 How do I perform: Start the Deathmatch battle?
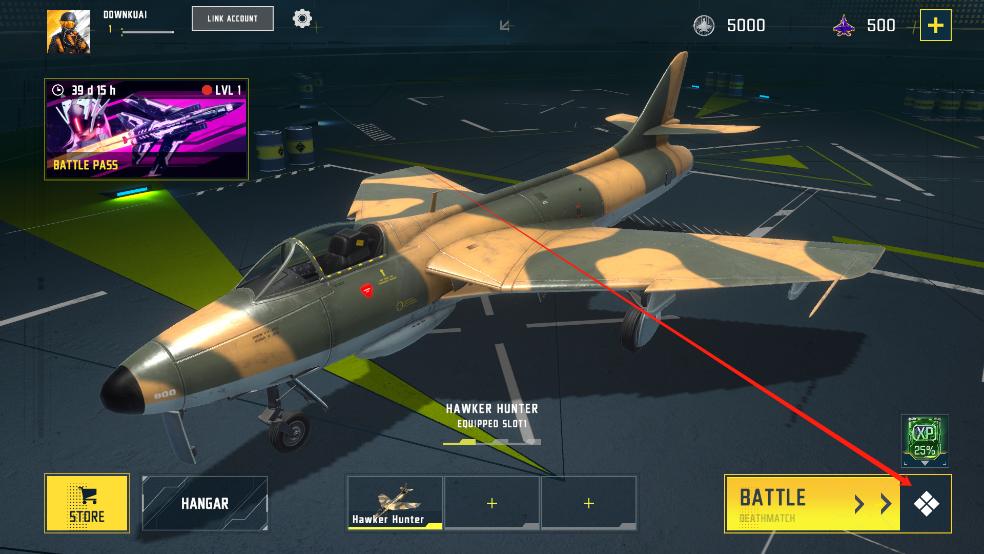pyautogui.click(x=812, y=503)
